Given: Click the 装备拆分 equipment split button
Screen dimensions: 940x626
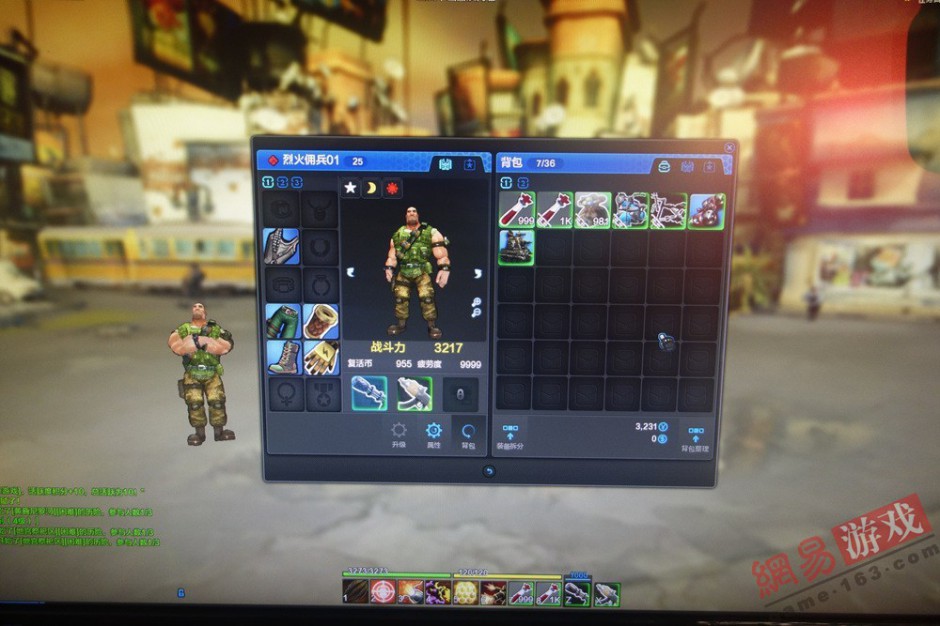Looking at the screenshot, I should coord(511,436).
